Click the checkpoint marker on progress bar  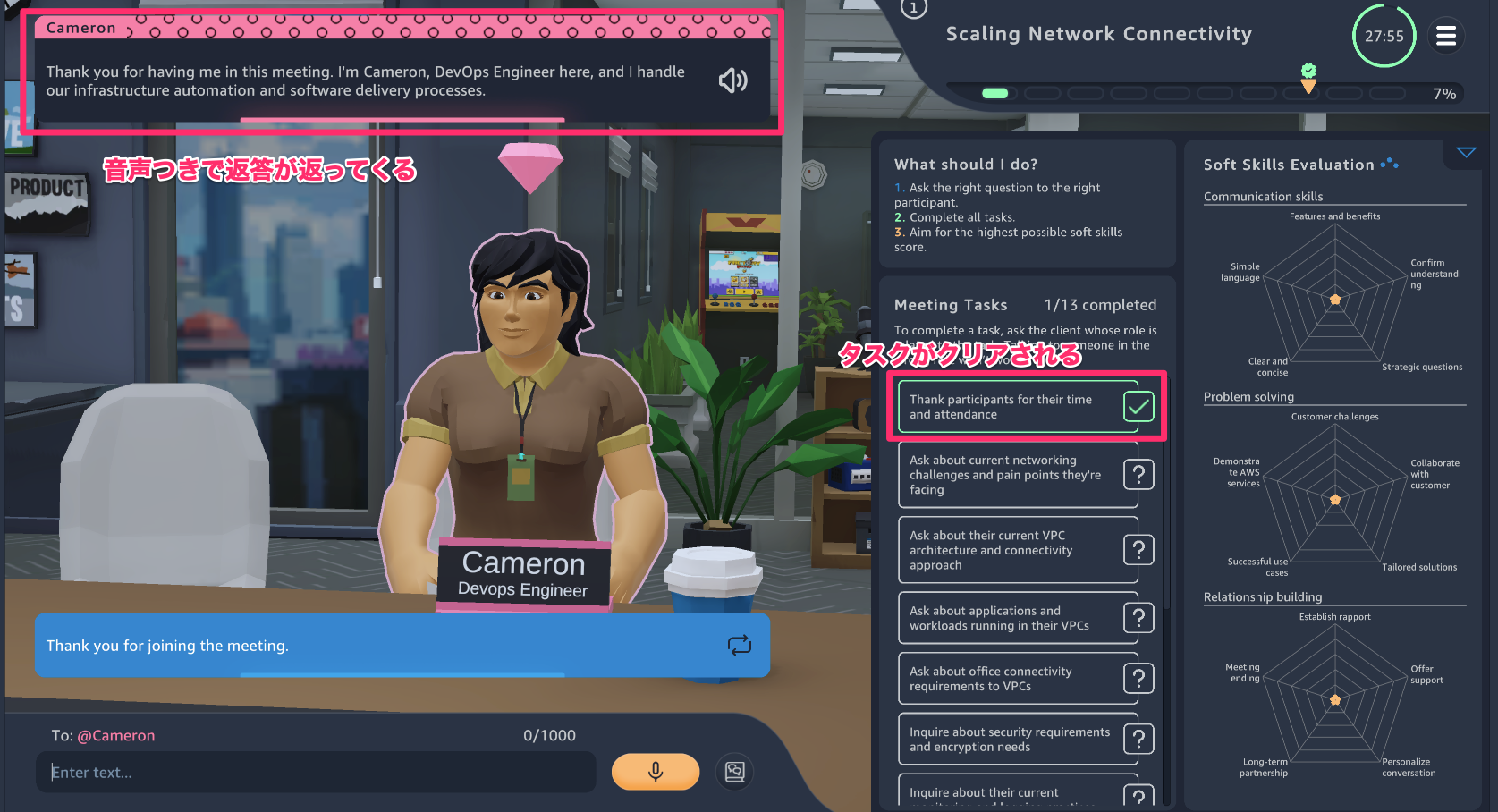point(1308,79)
